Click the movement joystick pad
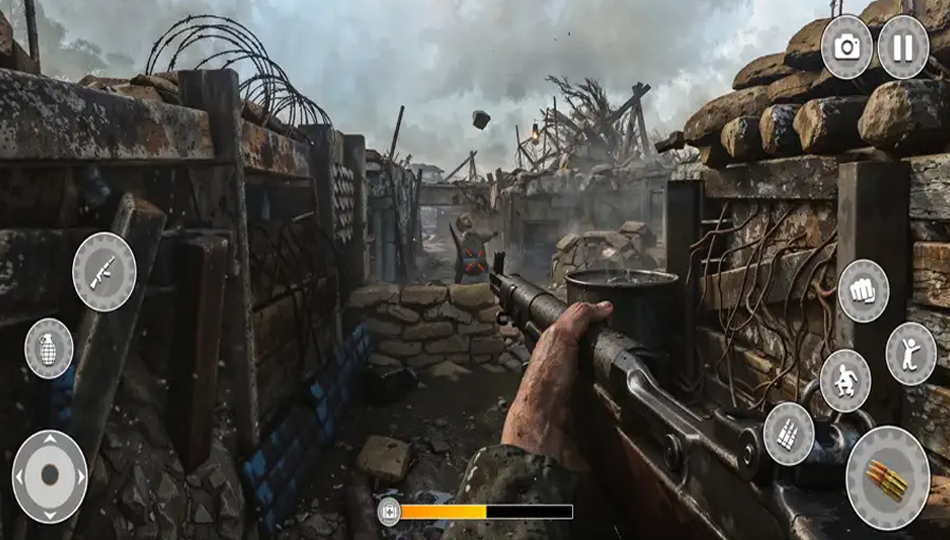This screenshot has height=540, width=950. click(x=49, y=476)
